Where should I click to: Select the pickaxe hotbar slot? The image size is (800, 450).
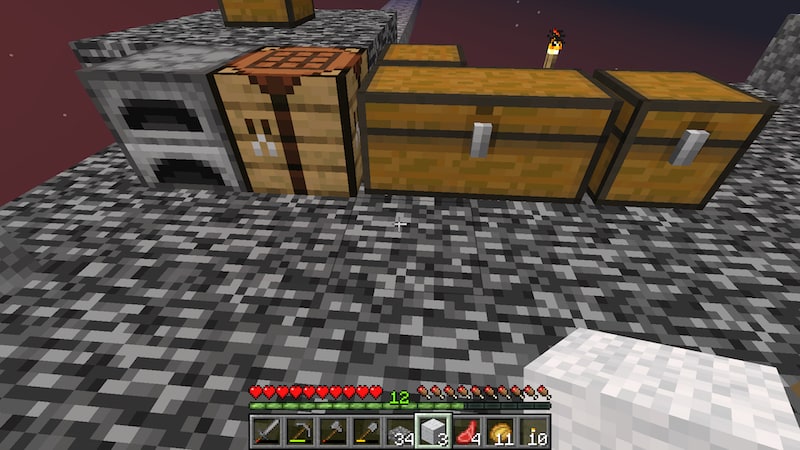[300, 432]
